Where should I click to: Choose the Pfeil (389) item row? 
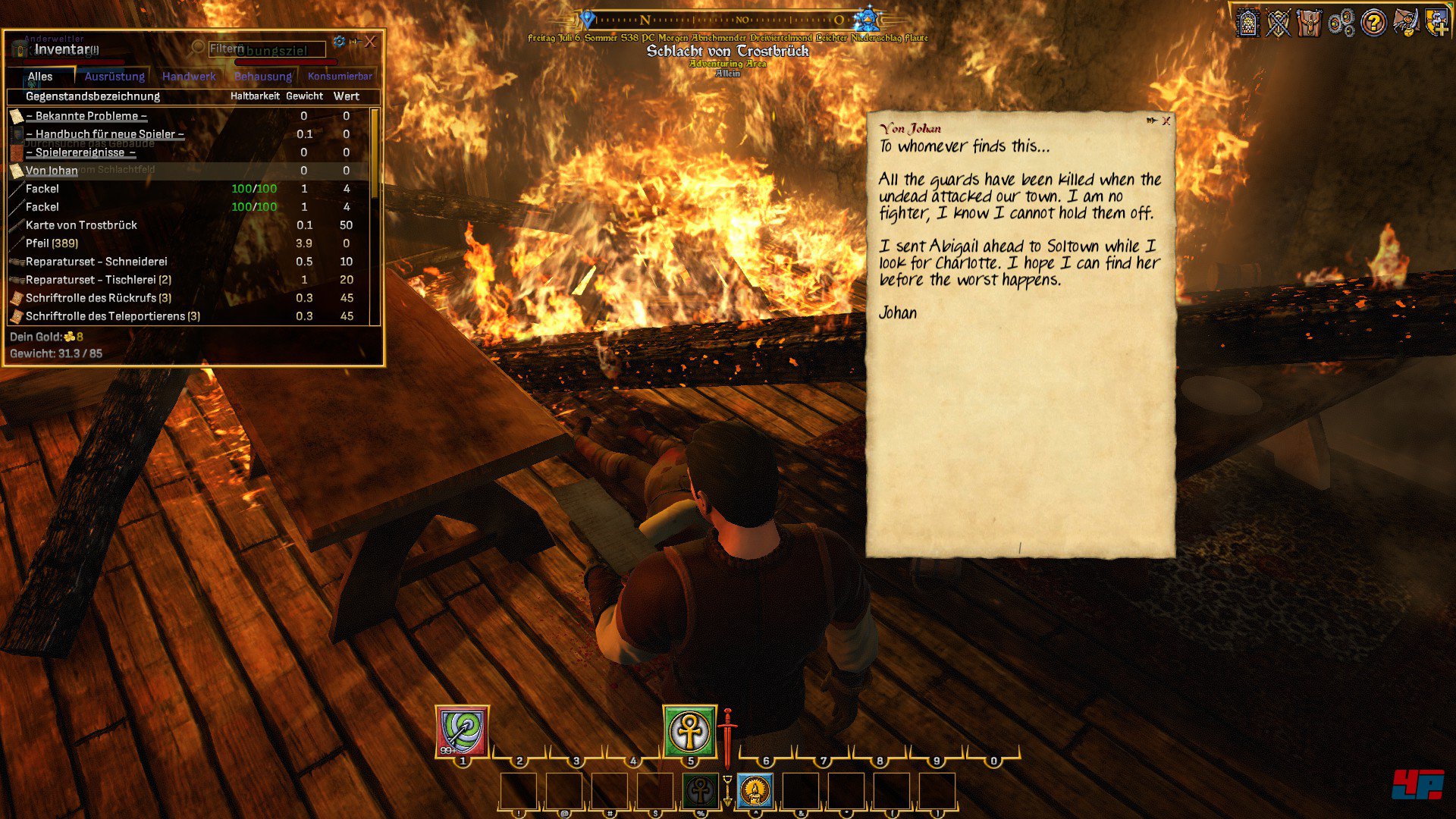click(52, 243)
